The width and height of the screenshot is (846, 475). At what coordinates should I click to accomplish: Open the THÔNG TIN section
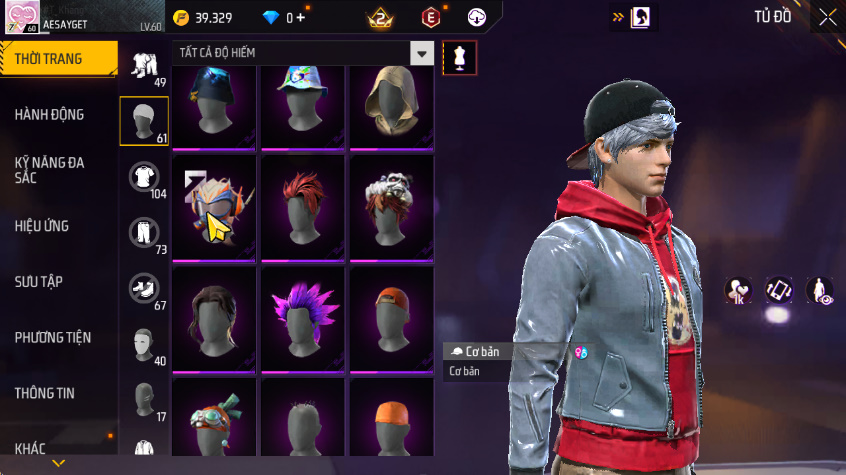tap(45, 393)
